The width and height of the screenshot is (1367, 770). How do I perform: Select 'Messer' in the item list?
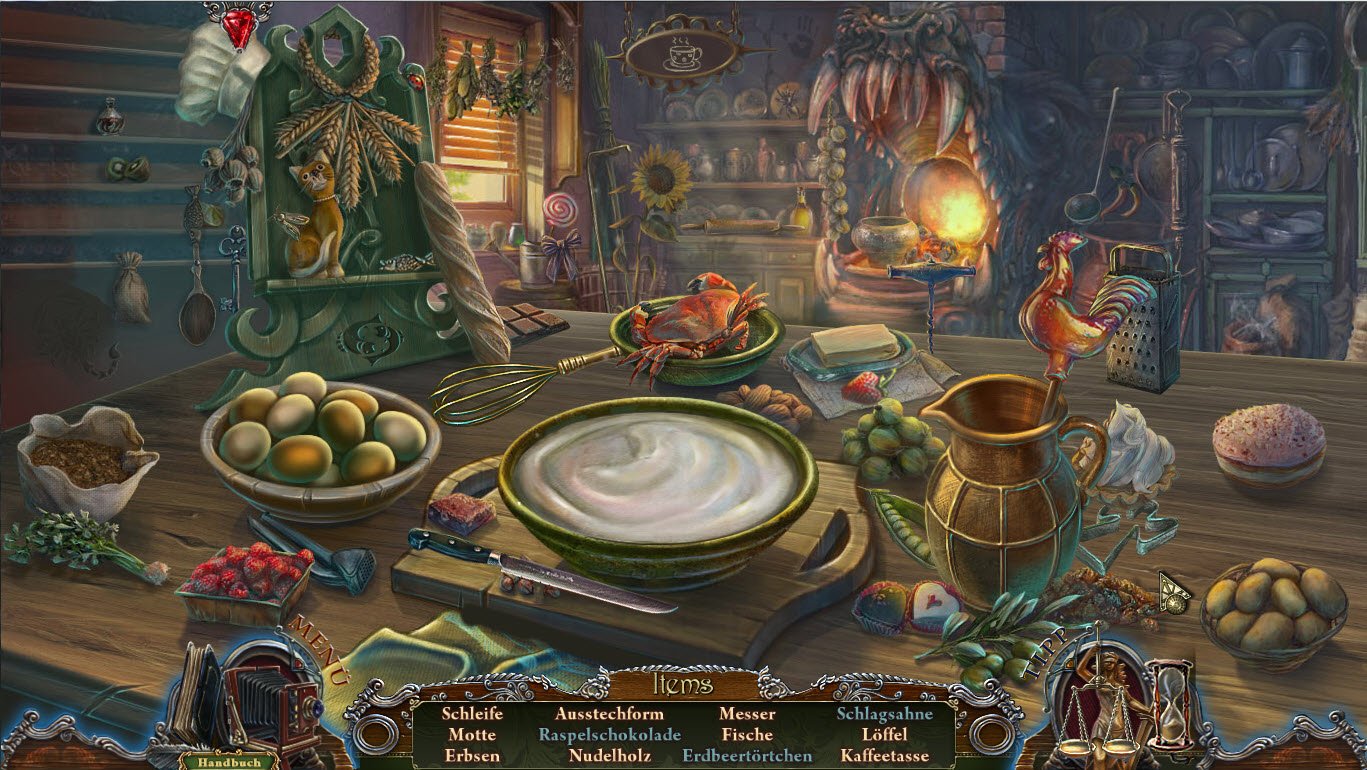click(x=747, y=714)
